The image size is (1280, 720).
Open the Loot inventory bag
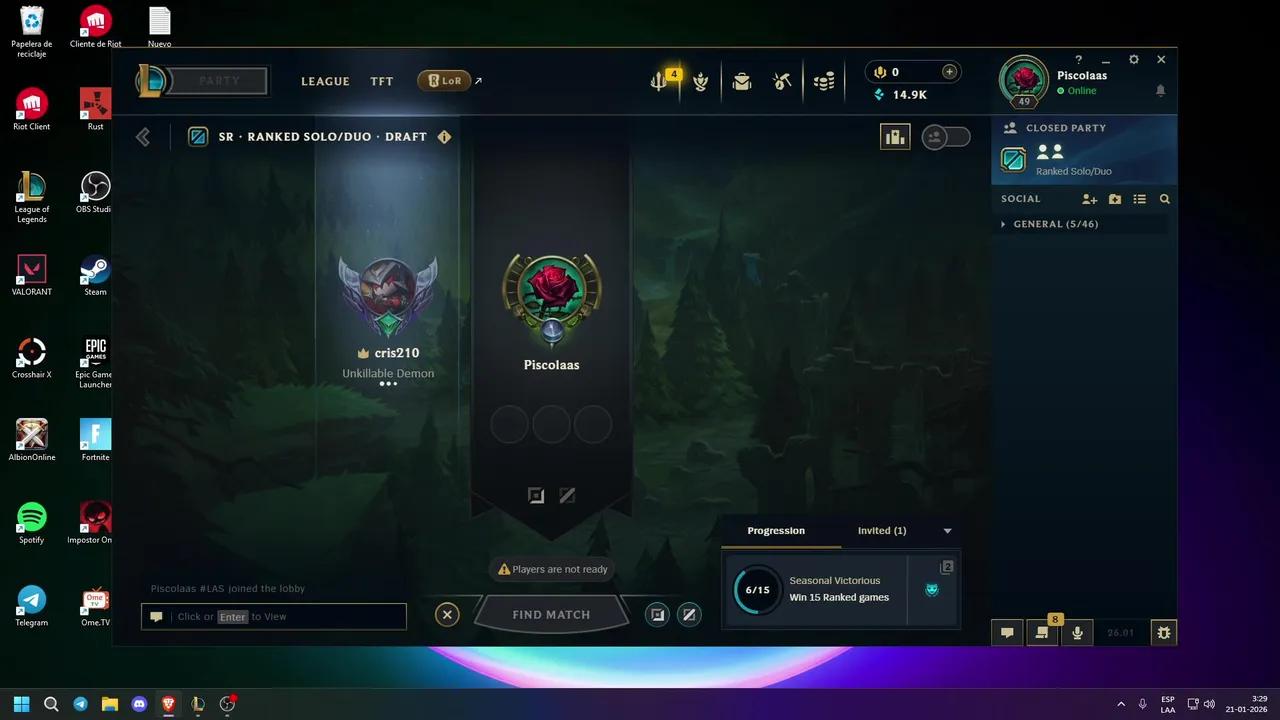[742, 81]
